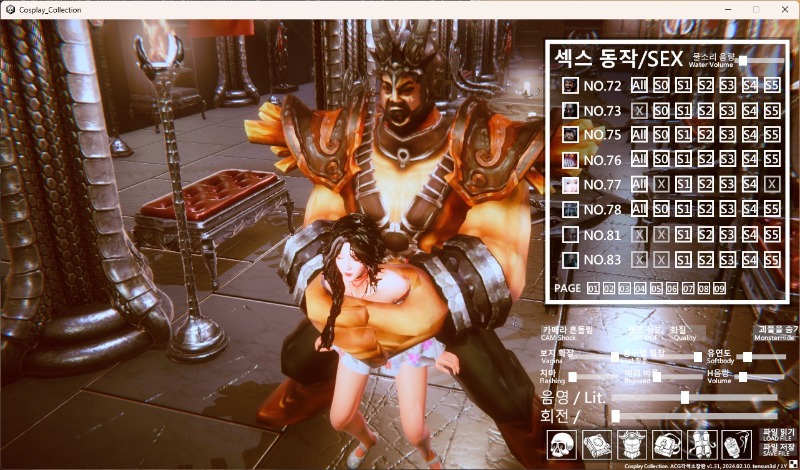Click the Lit. lighting slider
This screenshot has width=800, height=470.
coord(685,397)
